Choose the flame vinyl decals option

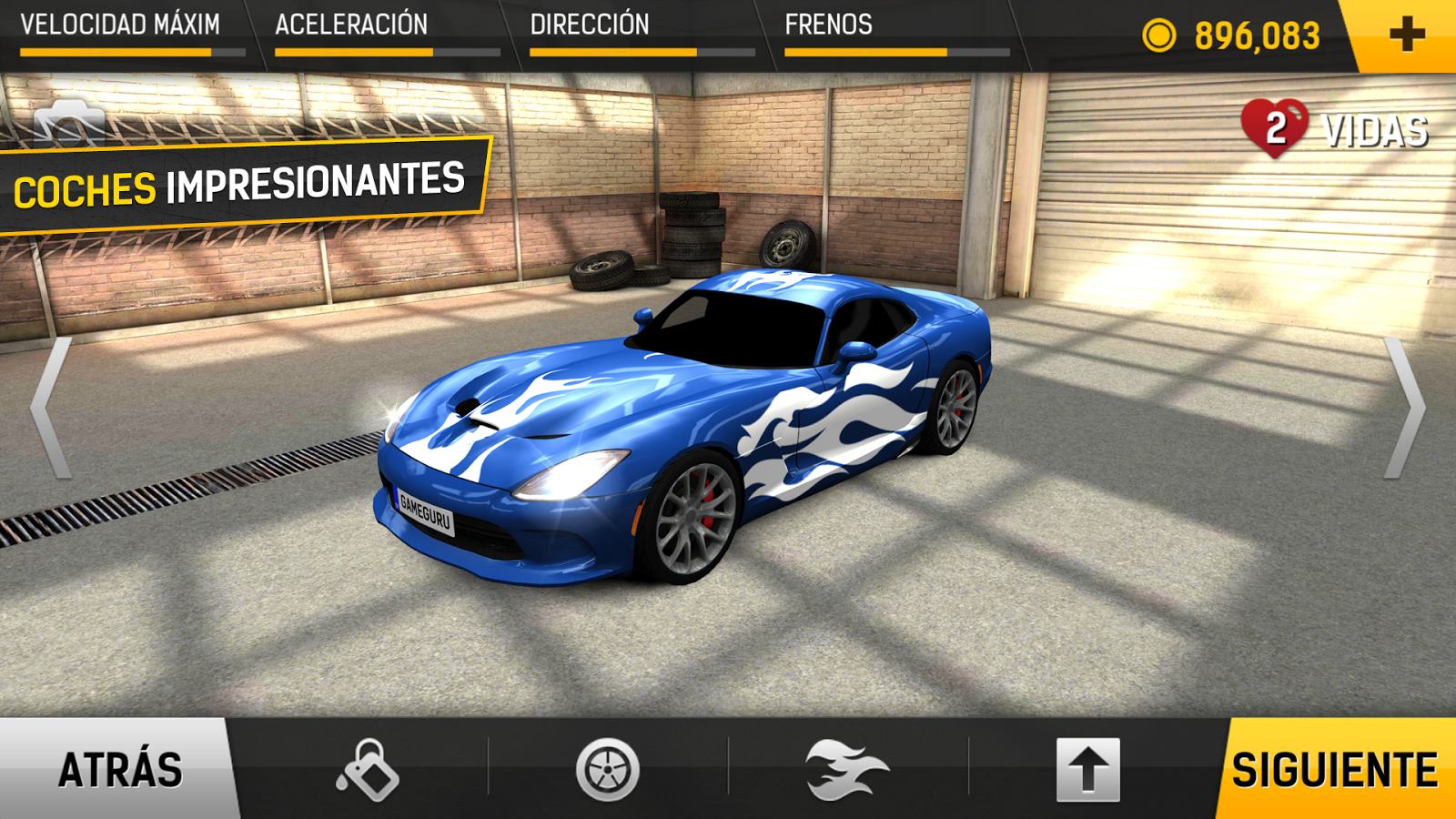coord(846,770)
